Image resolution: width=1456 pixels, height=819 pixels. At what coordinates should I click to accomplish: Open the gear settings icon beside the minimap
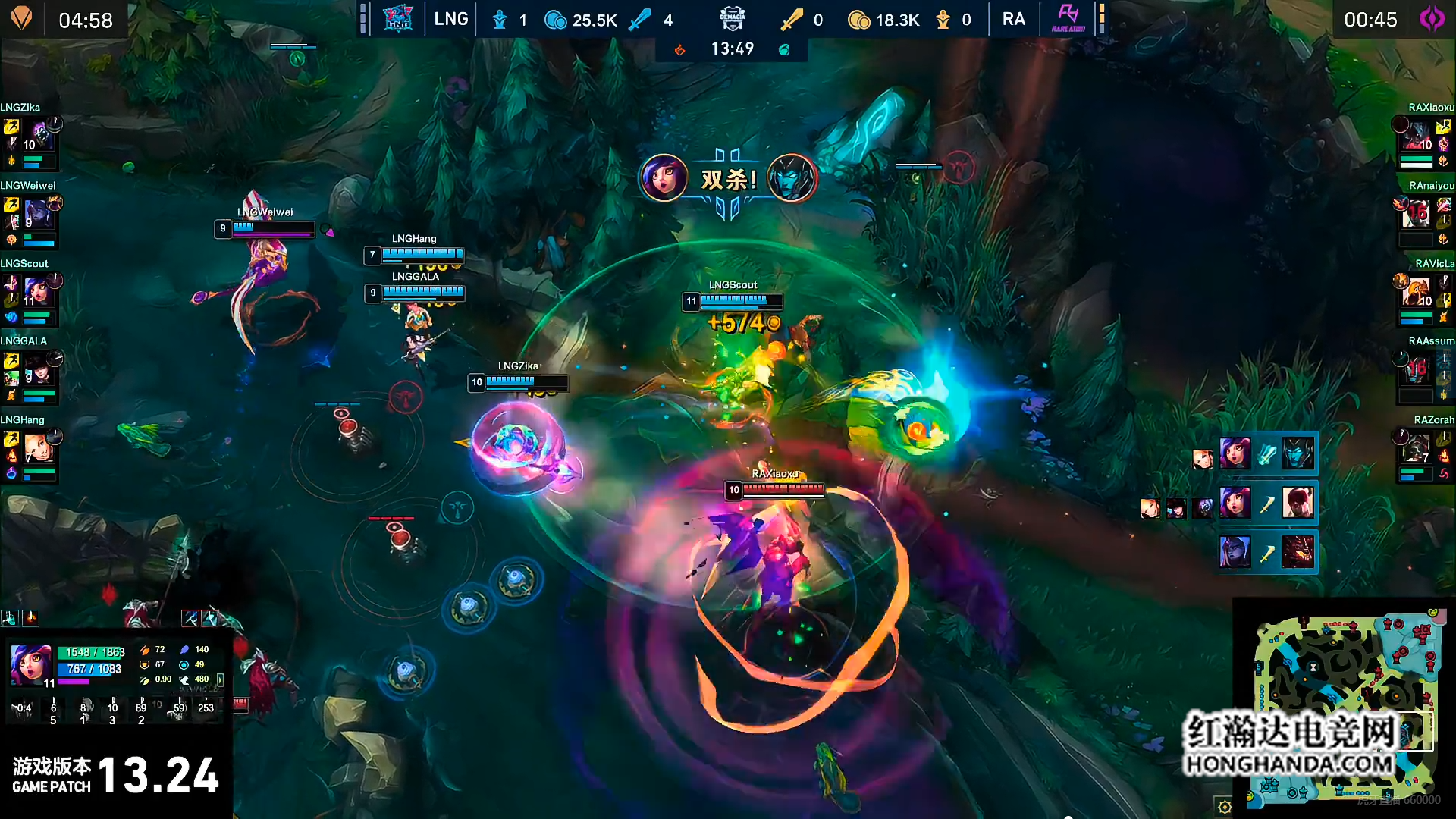click(1224, 807)
